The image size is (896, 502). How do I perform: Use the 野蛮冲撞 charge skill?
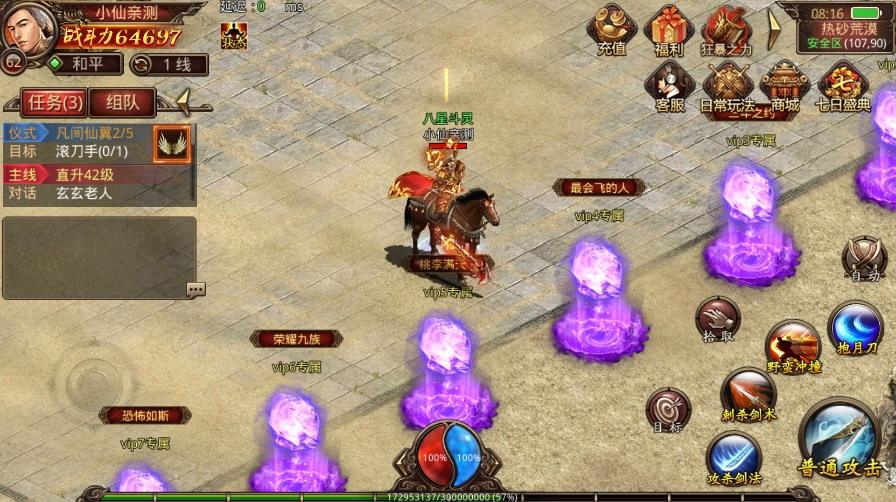point(793,347)
